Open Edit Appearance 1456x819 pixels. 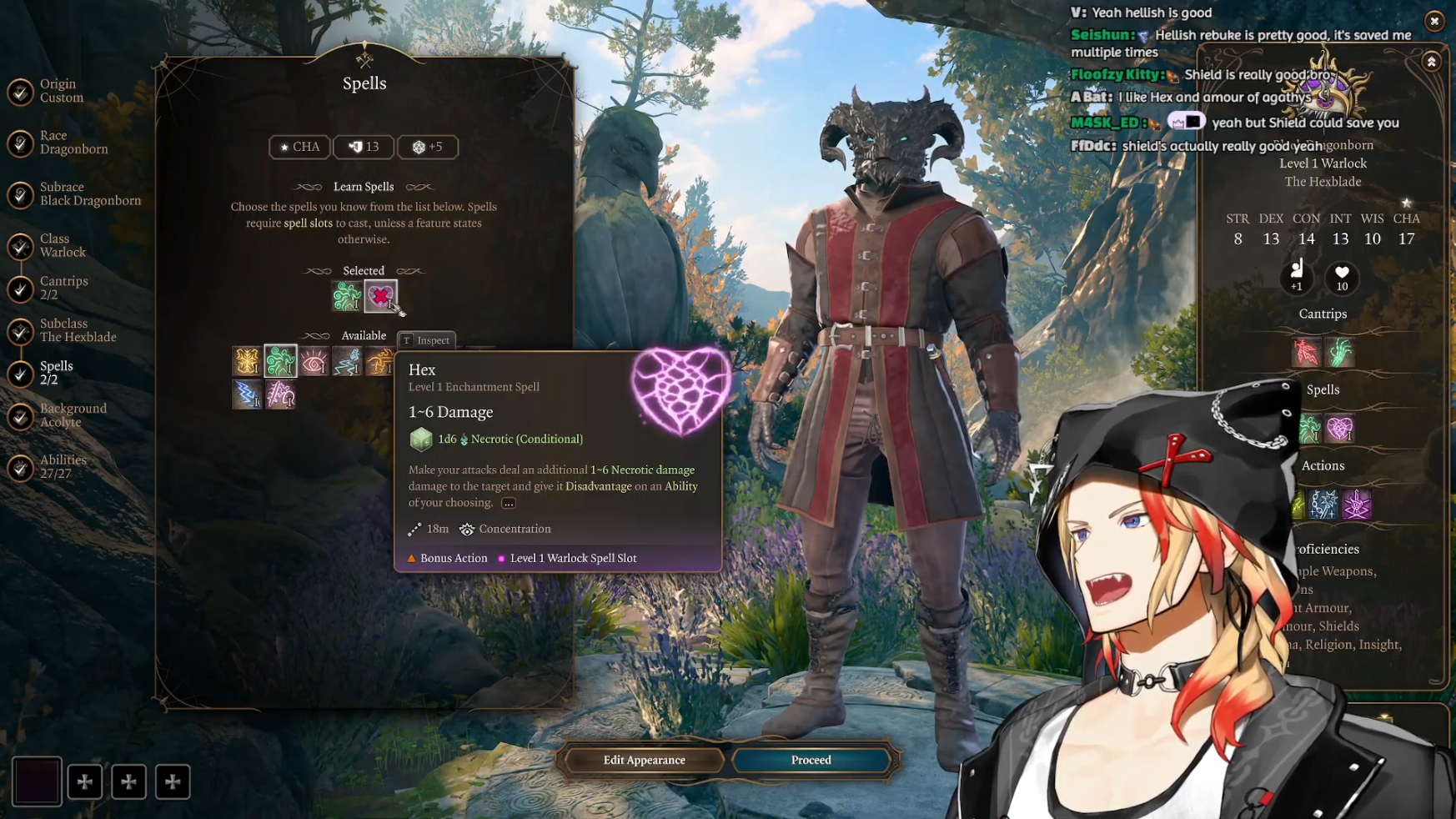tap(644, 760)
